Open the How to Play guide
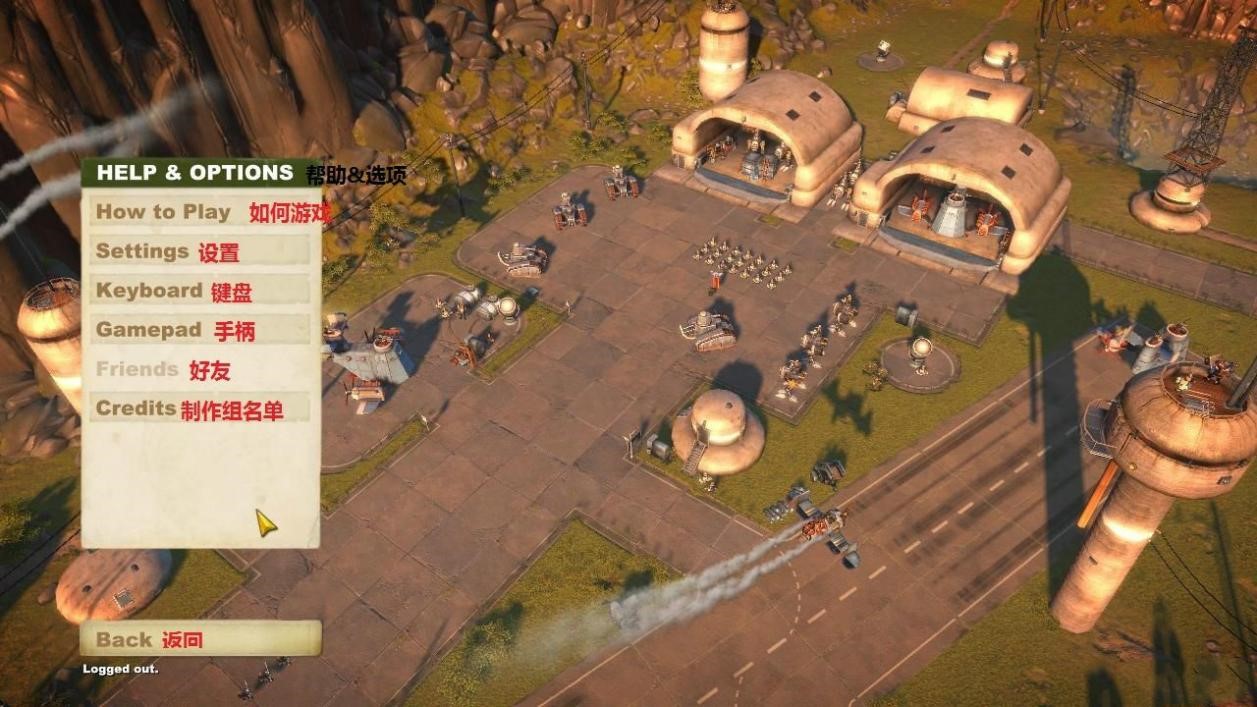1257x707 pixels. point(200,212)
